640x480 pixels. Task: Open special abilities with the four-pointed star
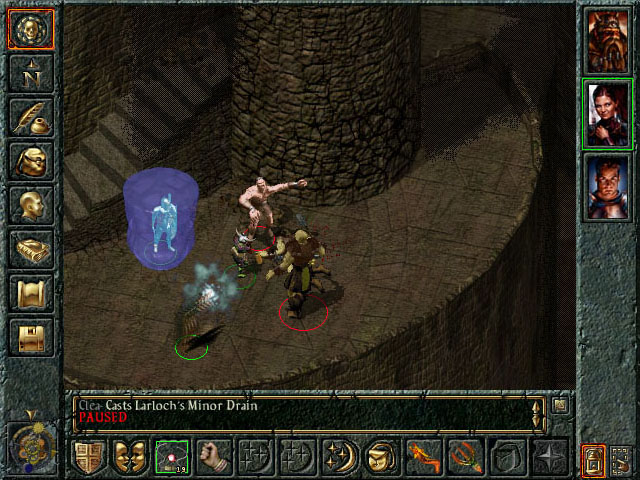[548, 457]
